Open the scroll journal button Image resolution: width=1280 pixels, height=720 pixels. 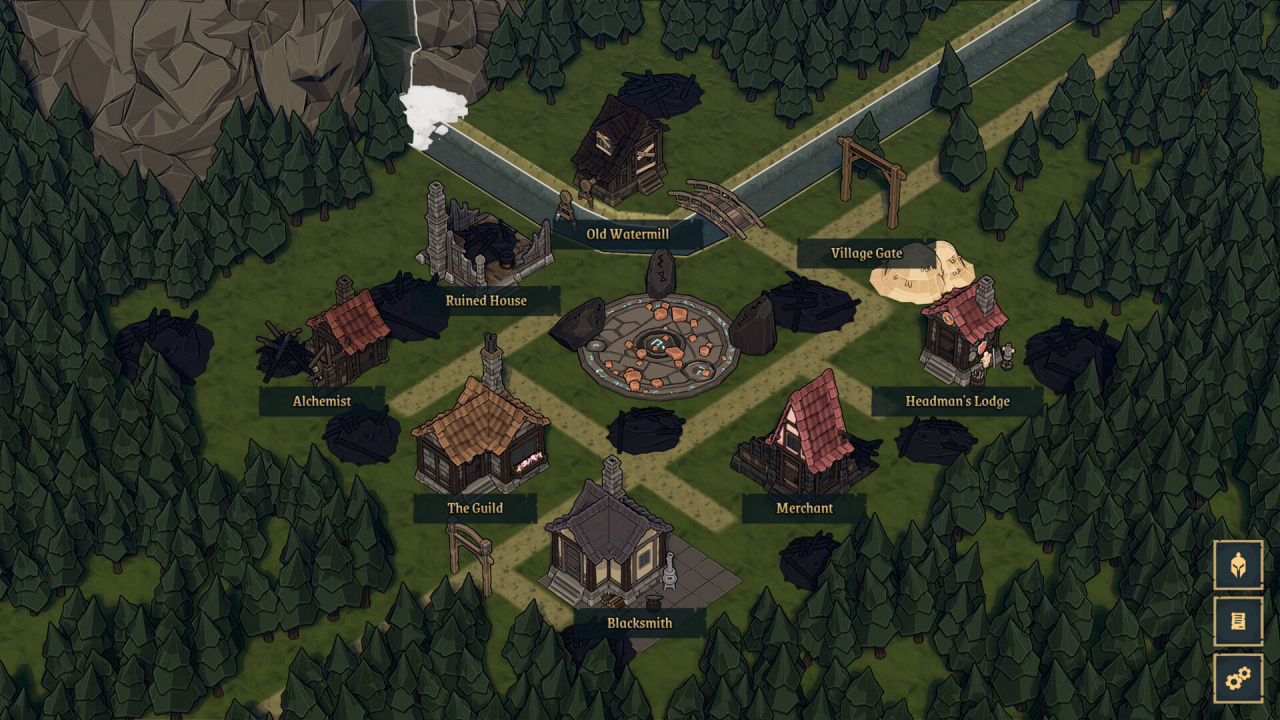point(1238,623)
